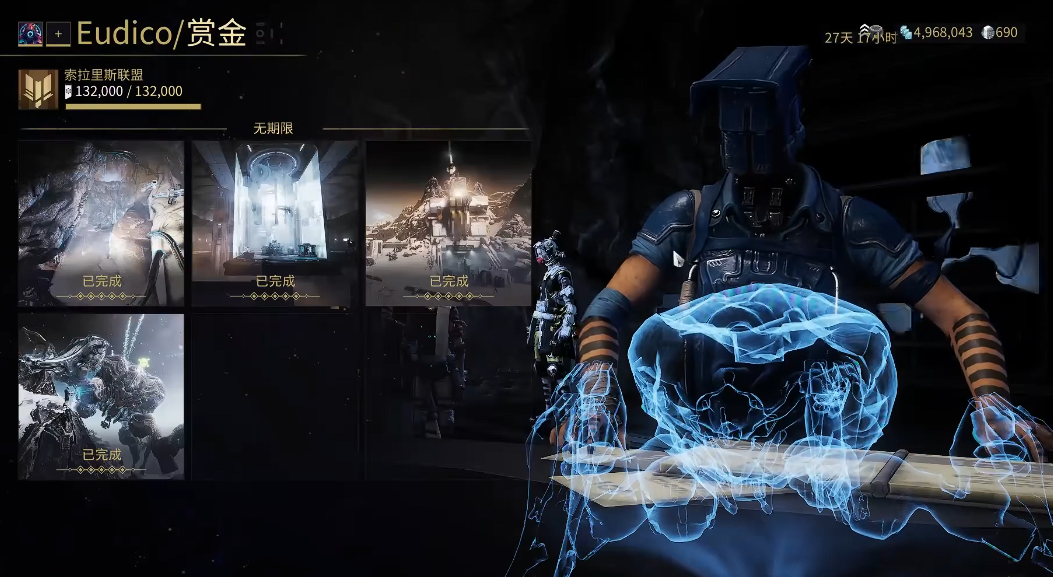Image resolution: width=1053 pixels, height=577 pixels.
Task: Select the spider mech bounty tile
Action: coord(101,396)
